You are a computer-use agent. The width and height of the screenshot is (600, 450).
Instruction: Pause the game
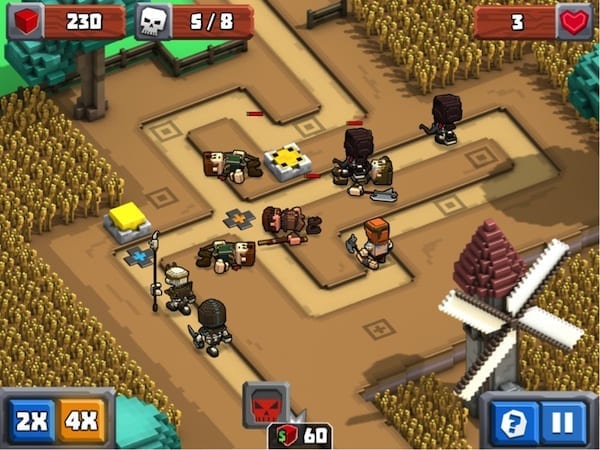(565, 421)
